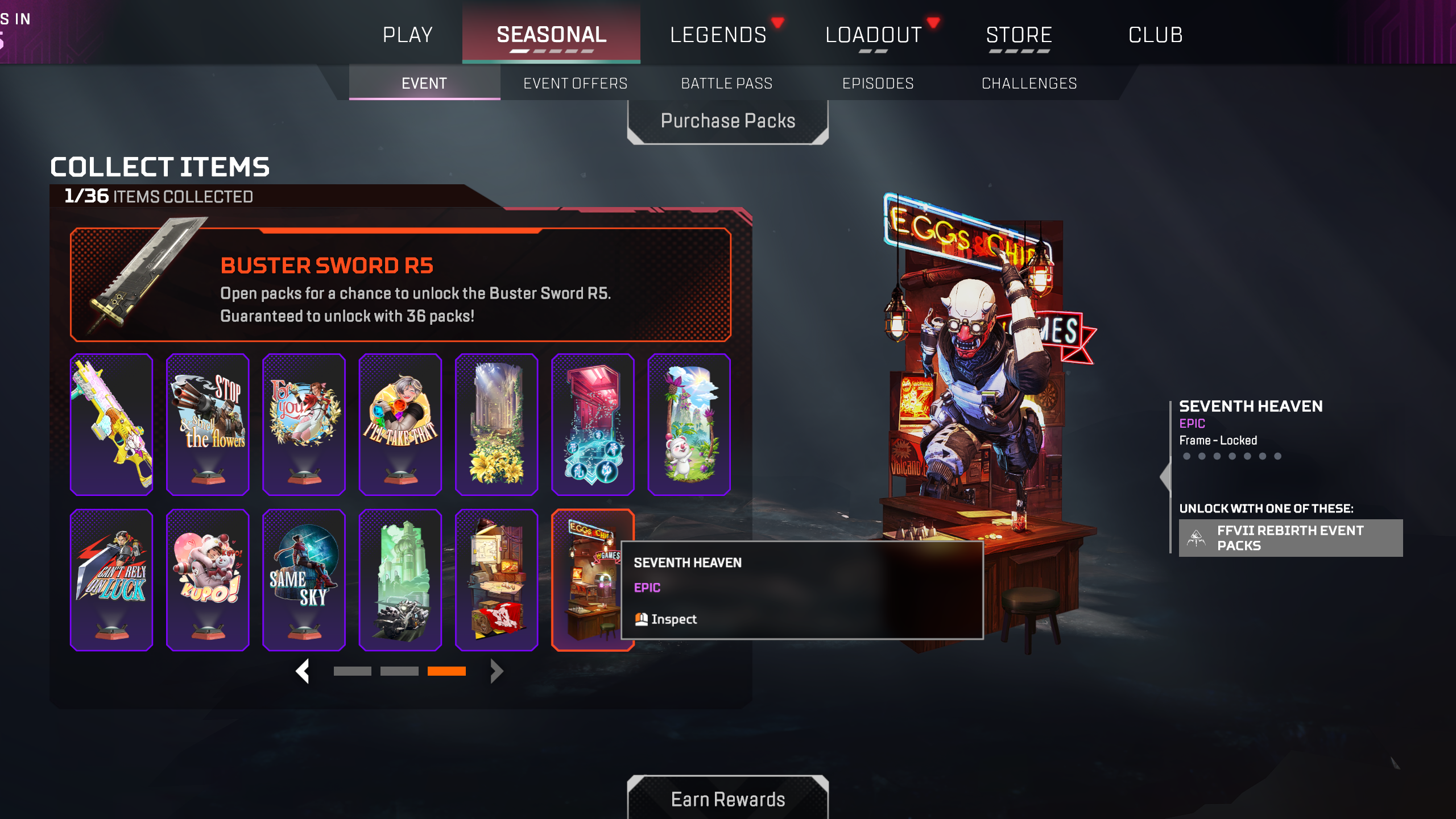1456x819 pixels.
Task: Select FFVII Rebirth Event Packs unlock option
Action: pyautogui.click(x=1290, y=537)
